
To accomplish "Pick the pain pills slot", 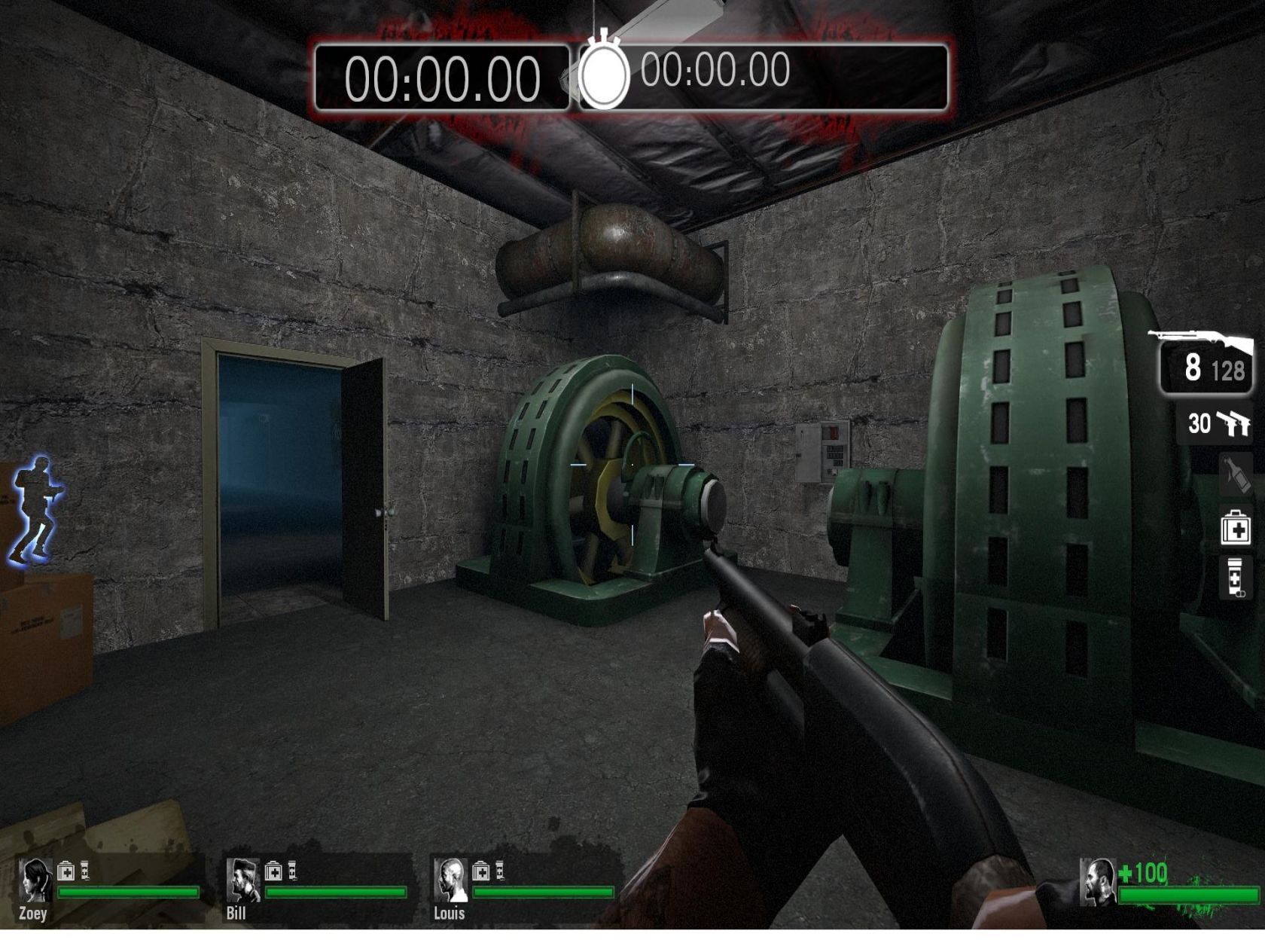I will [1235, 578].
